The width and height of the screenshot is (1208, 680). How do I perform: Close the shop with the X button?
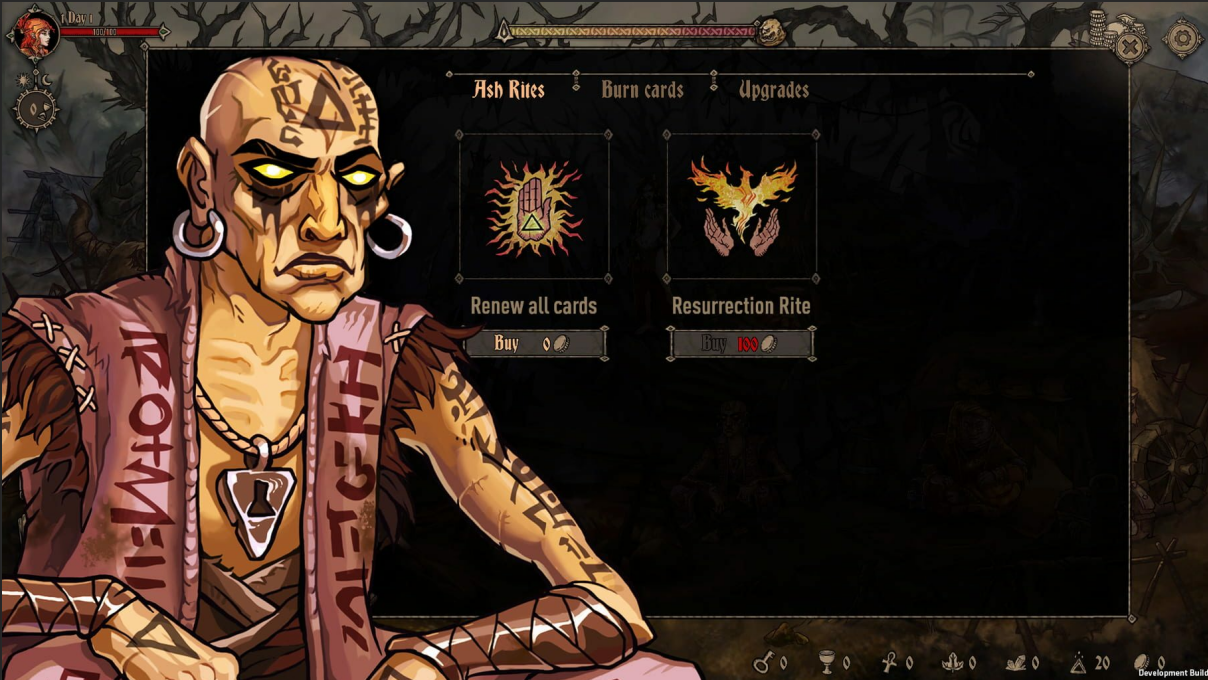pyautogui.click(x=1129, y=46)
